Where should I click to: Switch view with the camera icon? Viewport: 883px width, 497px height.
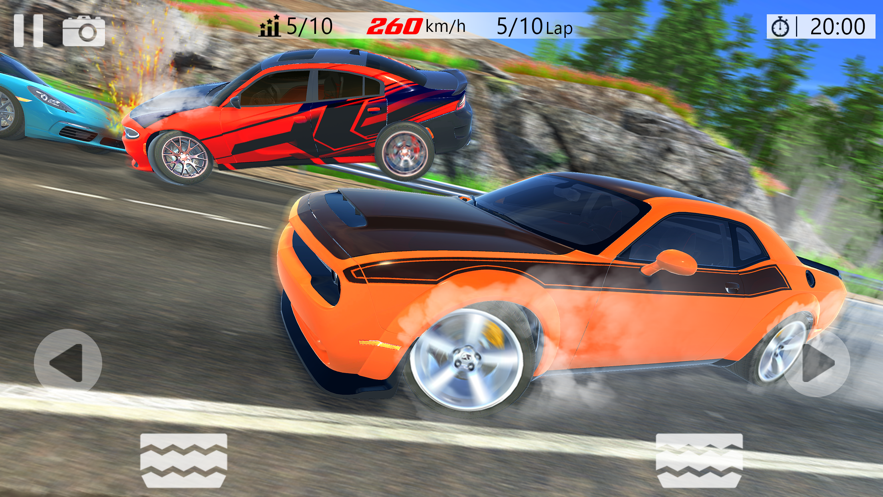(84, 31)
